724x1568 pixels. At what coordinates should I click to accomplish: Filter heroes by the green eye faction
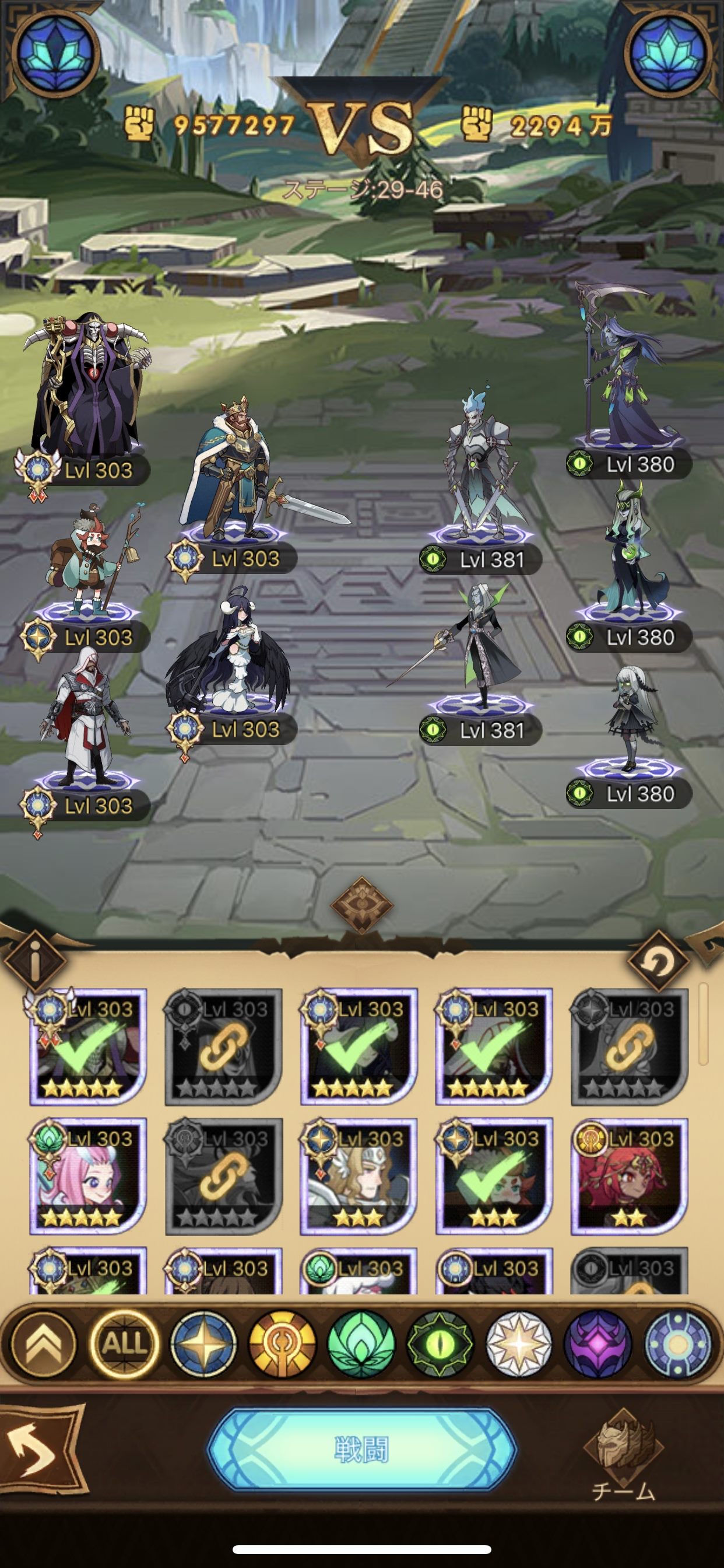(x=440, y=1343)
